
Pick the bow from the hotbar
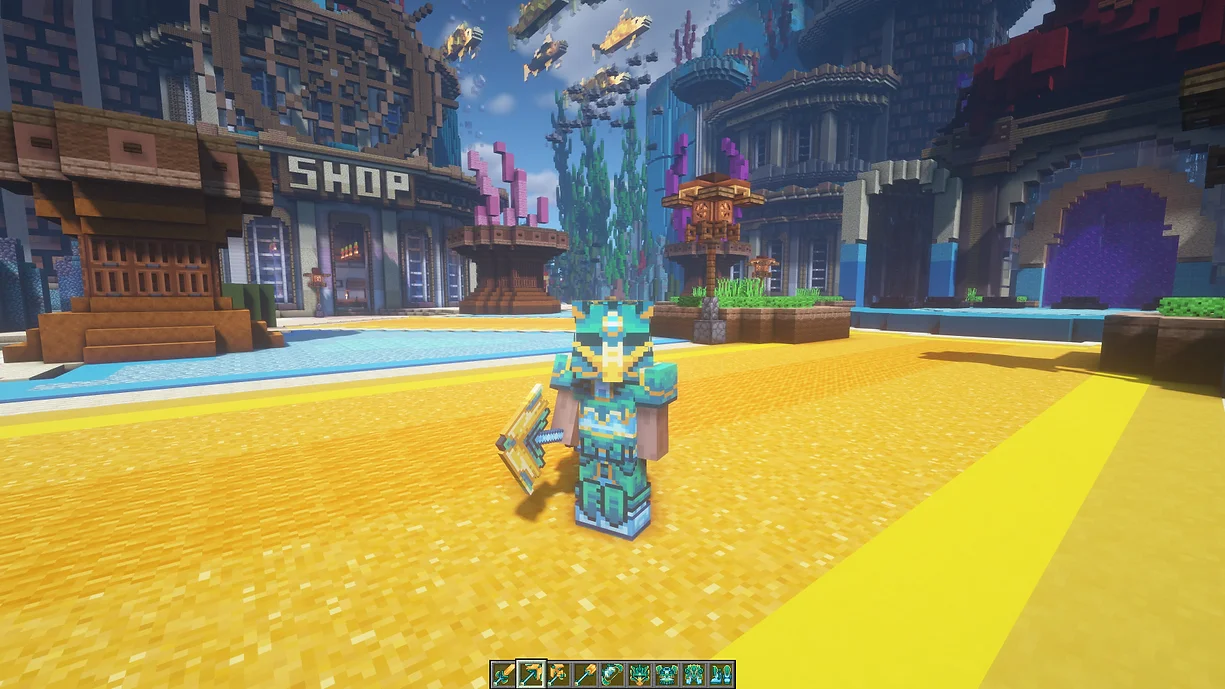[x=611, y=674]
